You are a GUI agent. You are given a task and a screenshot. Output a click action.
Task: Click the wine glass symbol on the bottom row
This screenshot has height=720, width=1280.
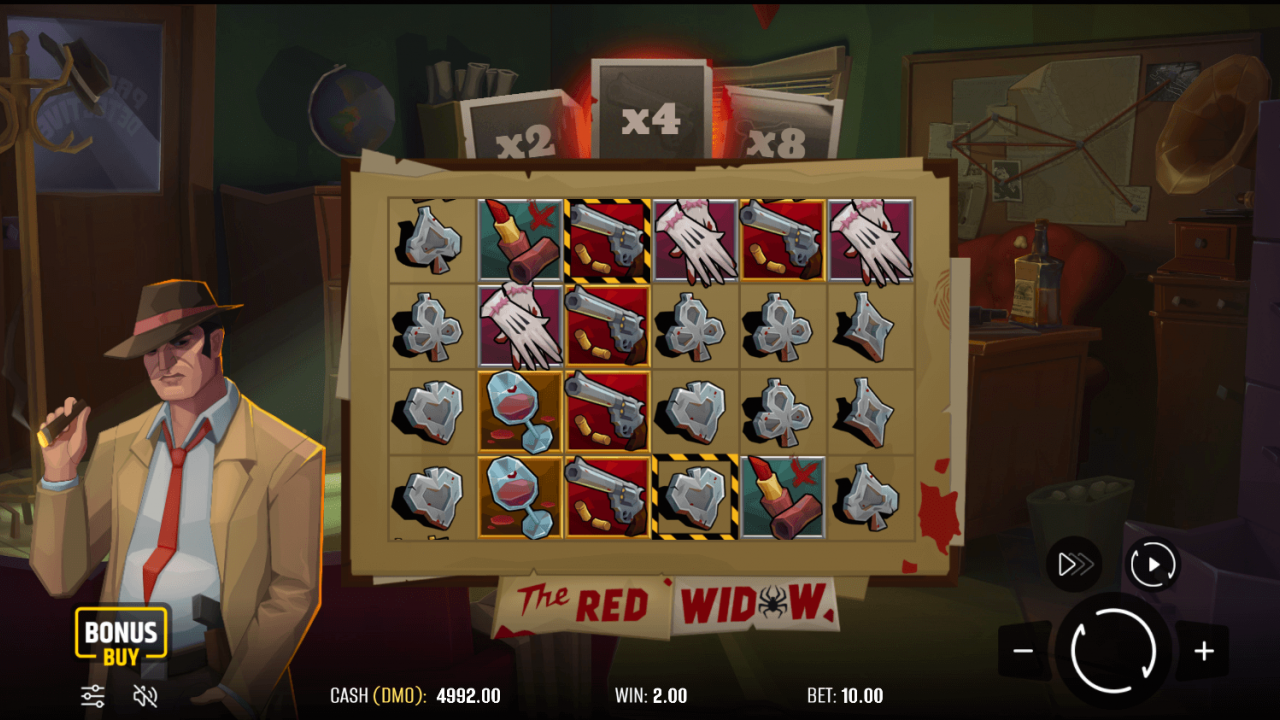519,497
